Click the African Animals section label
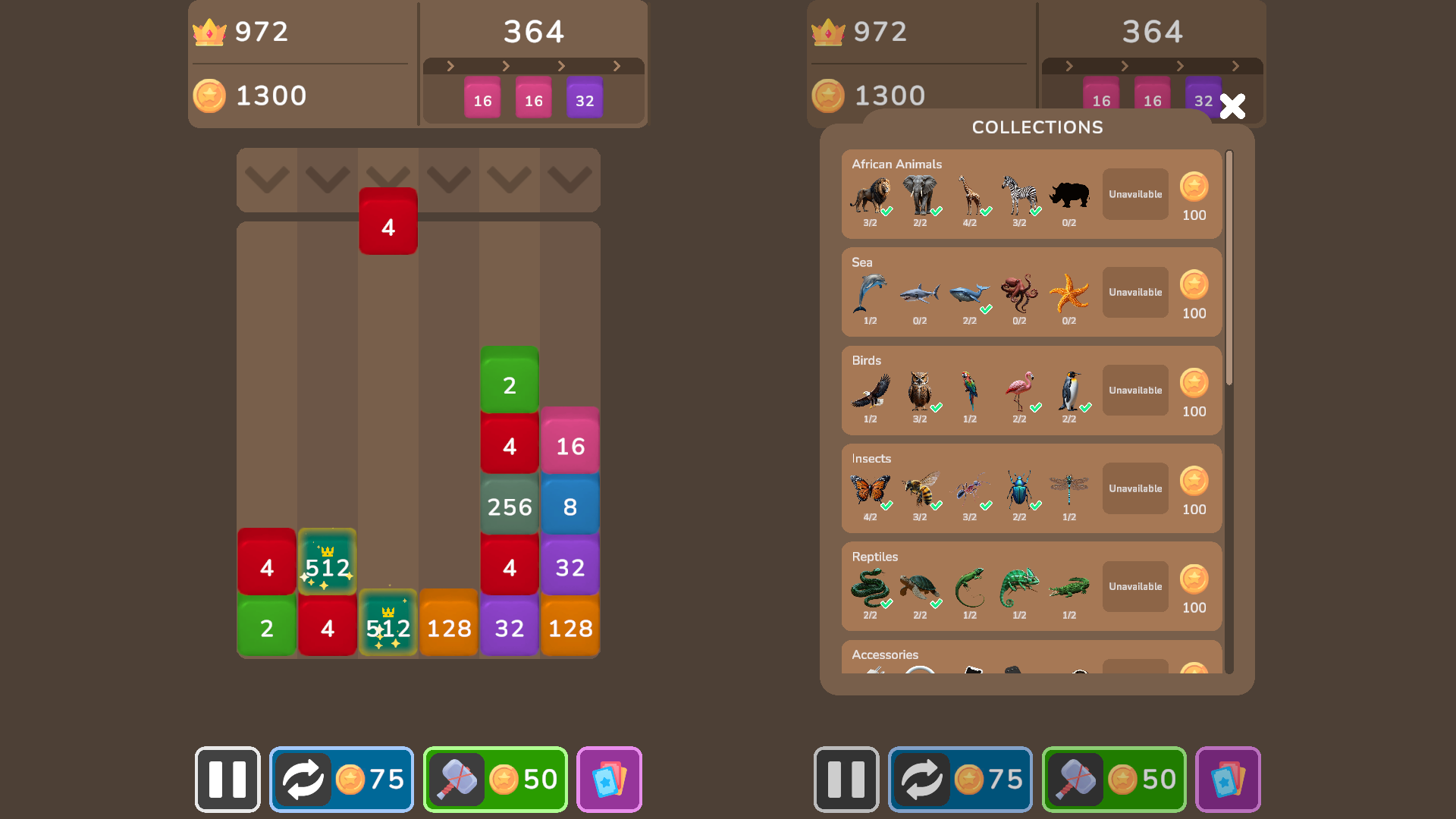Image resolution: width=1456 pixels, height=819 pixels. click(x=898, y=164)
